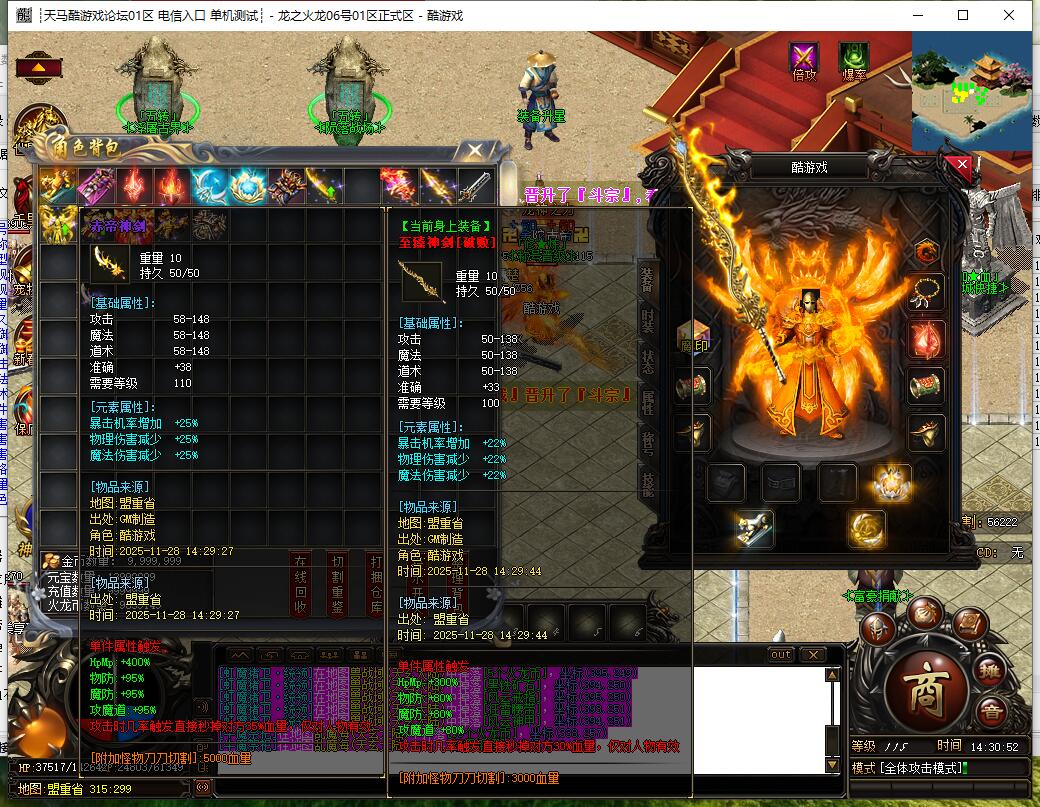Select the 倍攻 buff icon

coord(803,58)
